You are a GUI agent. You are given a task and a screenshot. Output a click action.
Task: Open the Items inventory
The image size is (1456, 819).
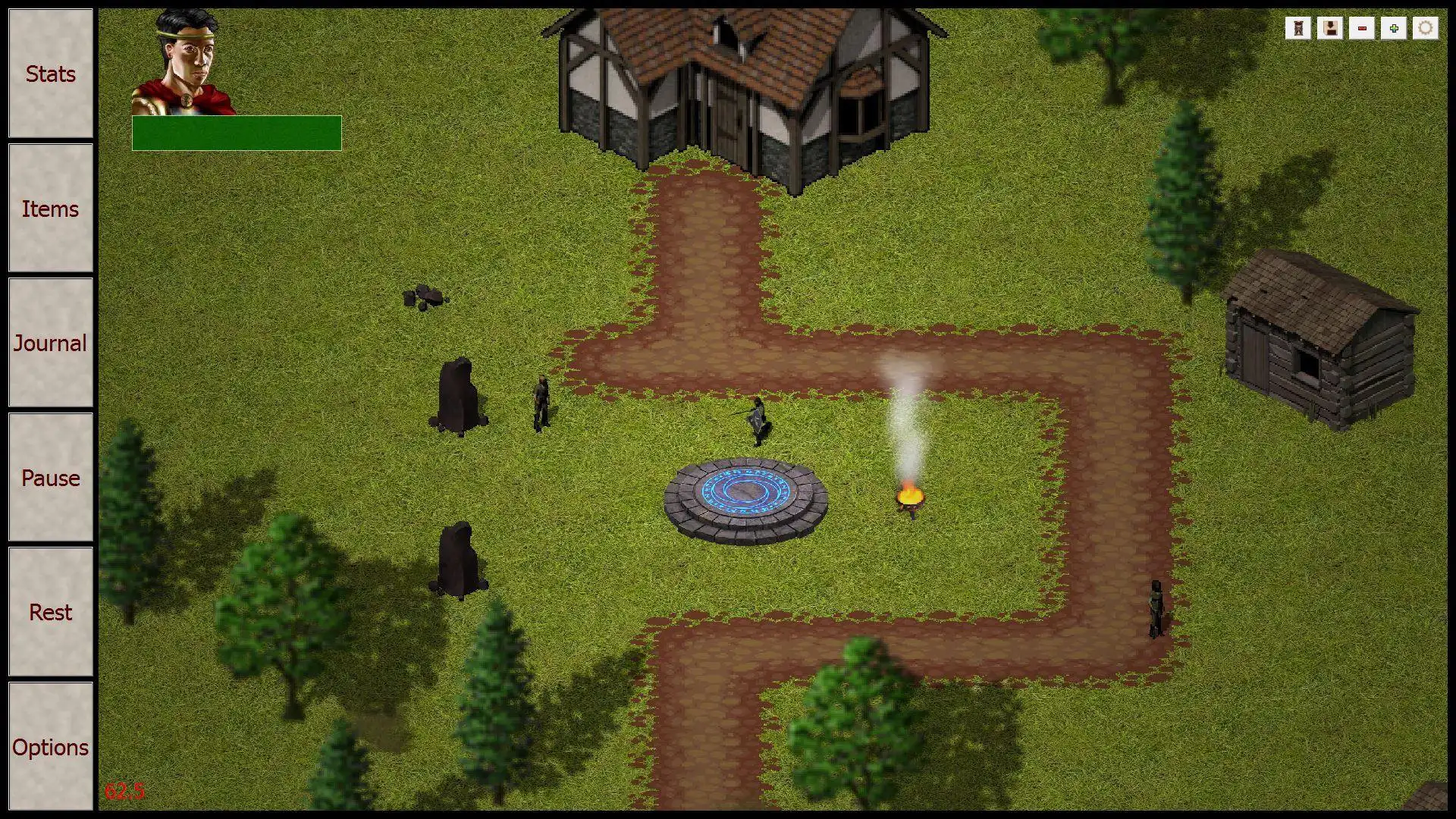50,209
